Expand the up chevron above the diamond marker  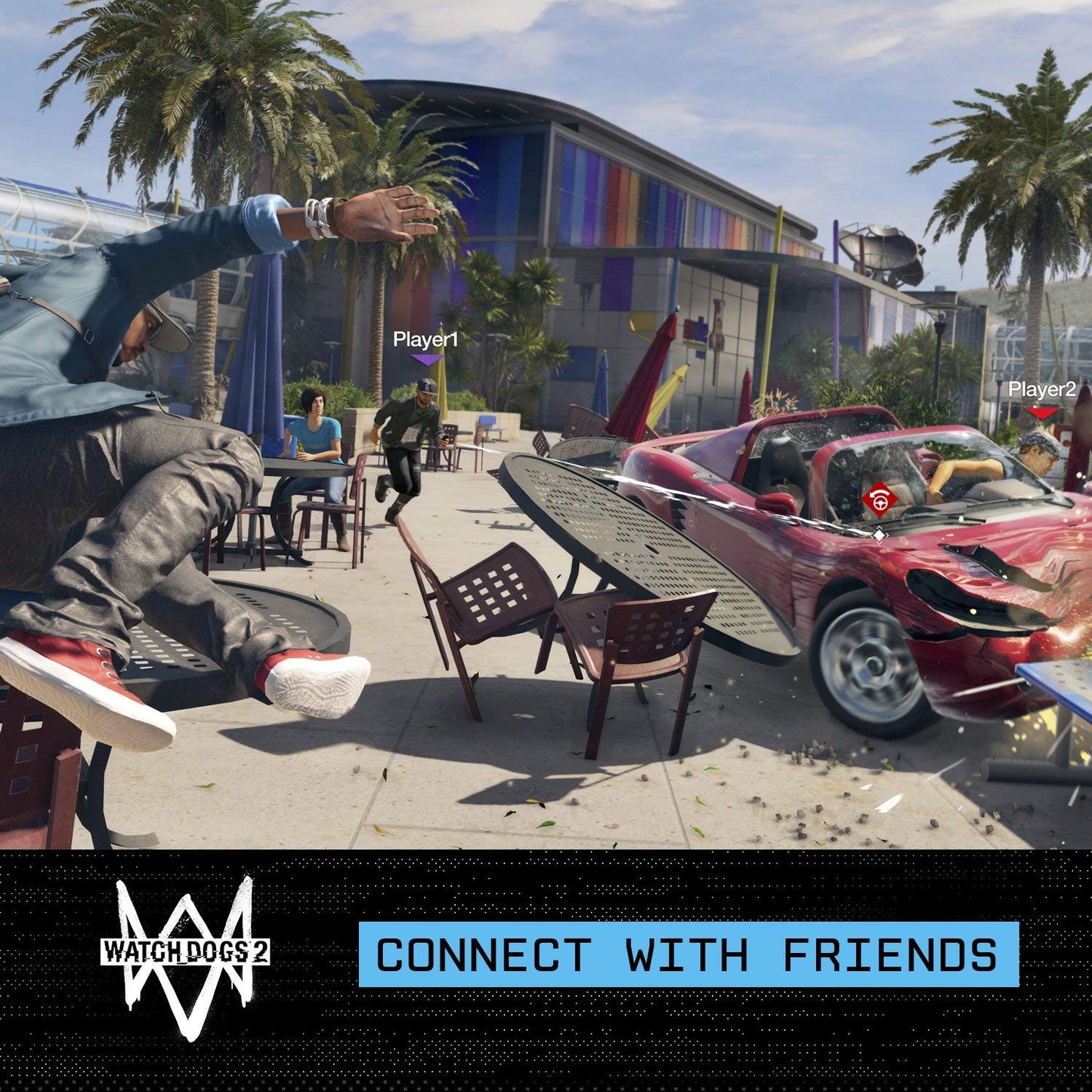point(880,527)
